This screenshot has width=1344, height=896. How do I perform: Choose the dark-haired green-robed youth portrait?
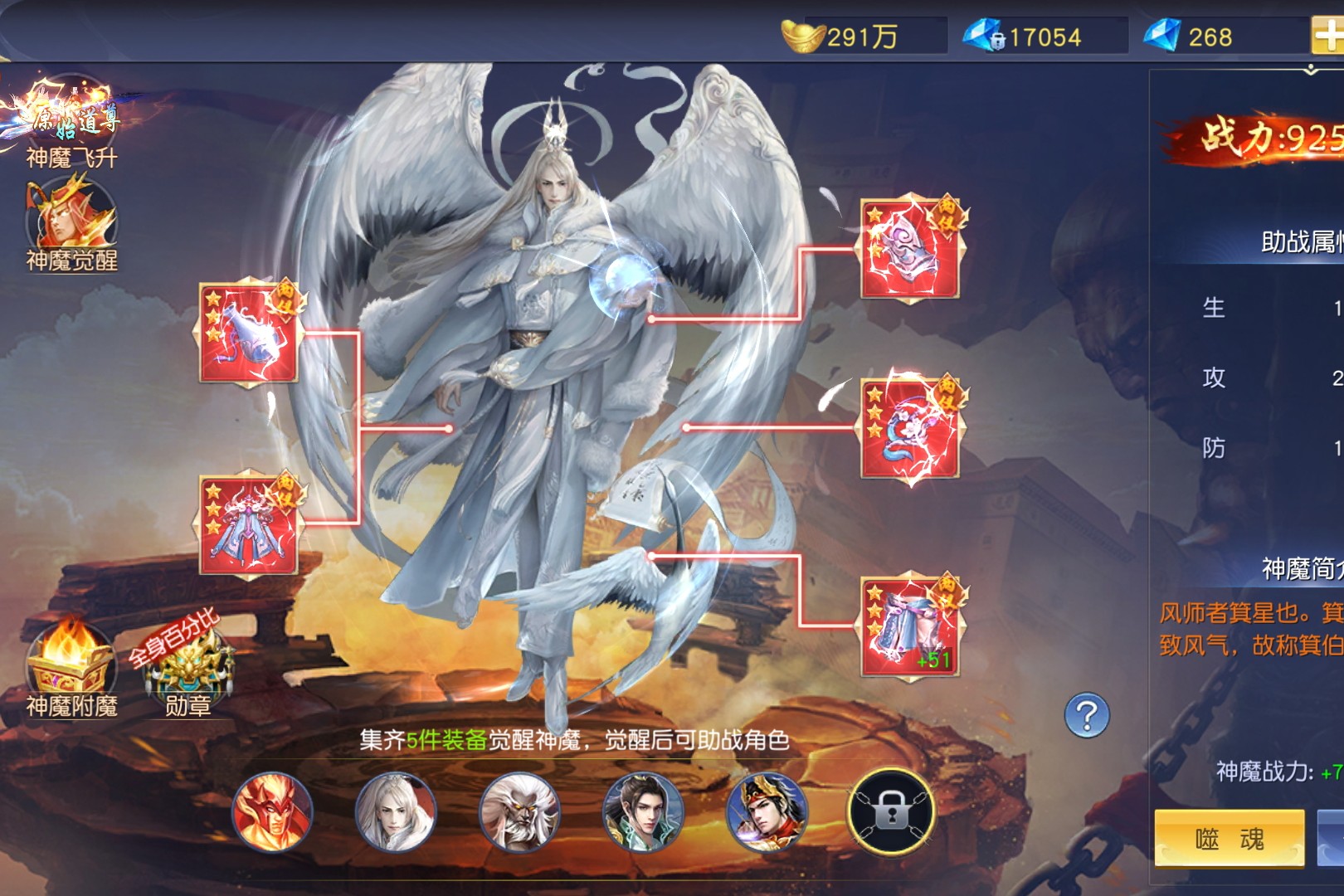click(x=642, y=811)
